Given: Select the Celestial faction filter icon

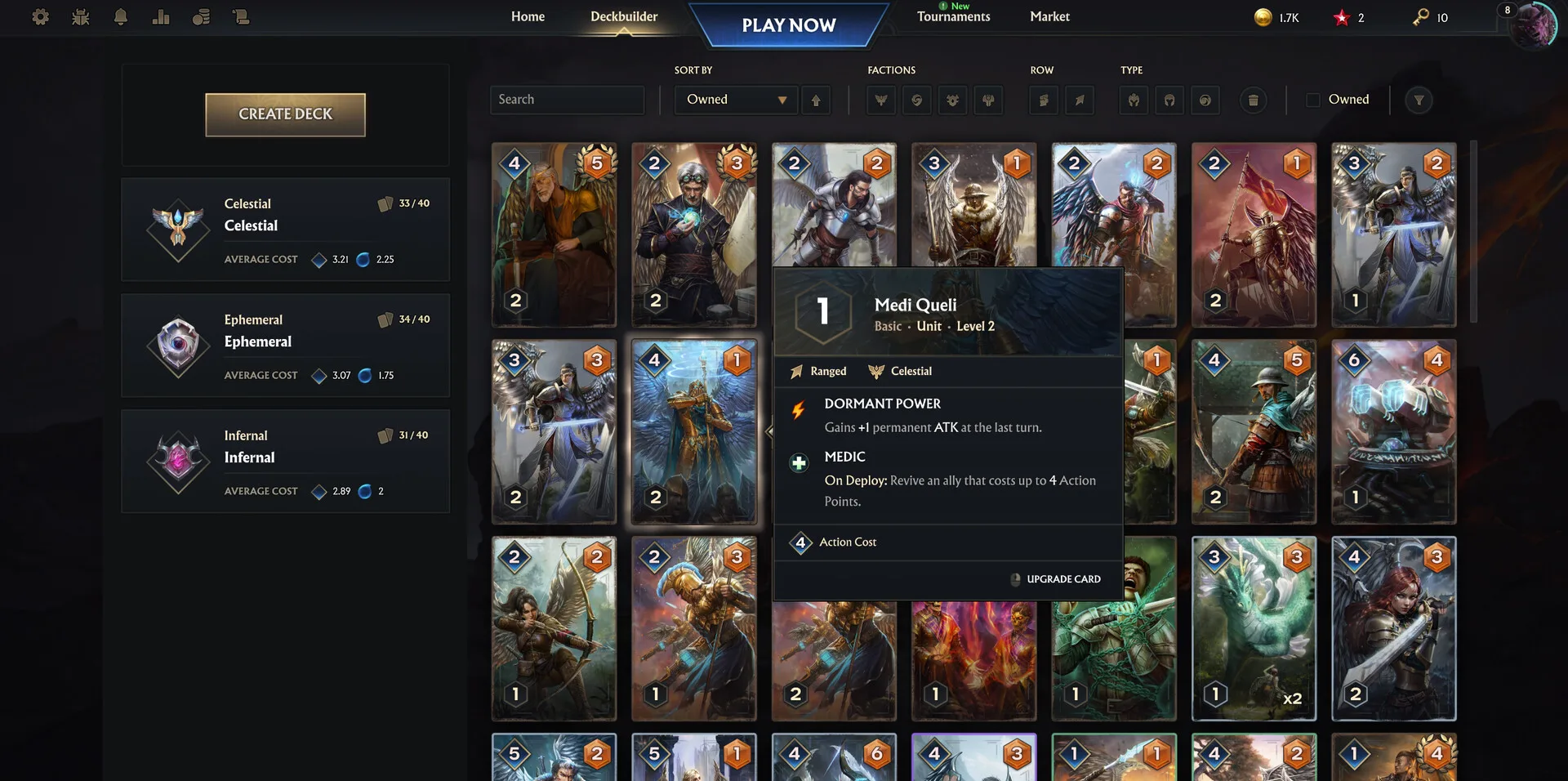Looking at the screenshot, I should [x=880, y=100].
